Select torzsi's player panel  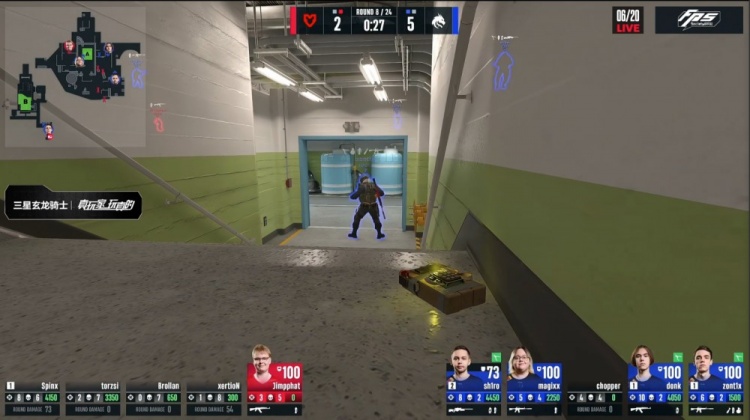coord(93,397)
